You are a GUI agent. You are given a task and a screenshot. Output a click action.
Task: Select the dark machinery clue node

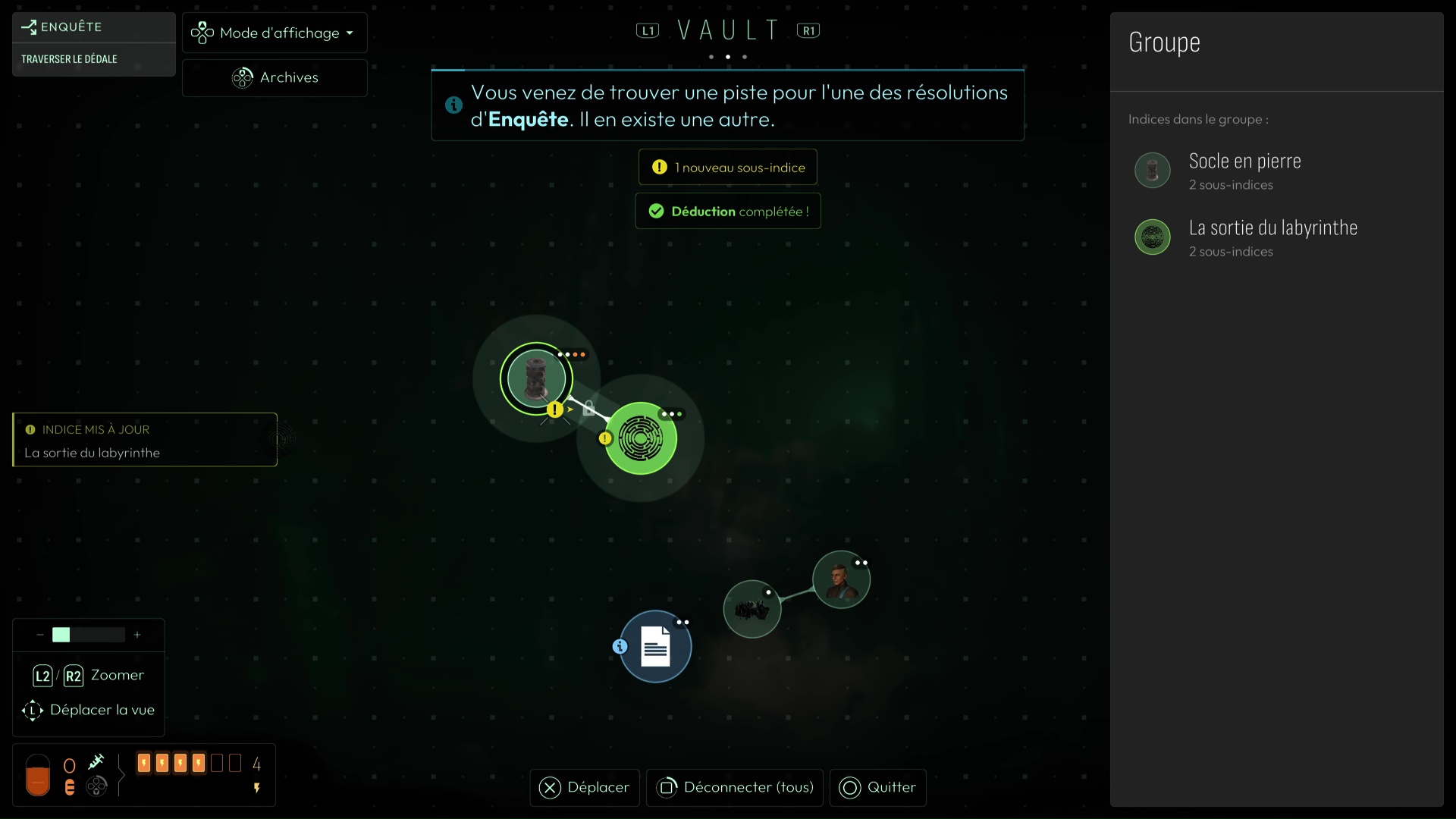752,609
